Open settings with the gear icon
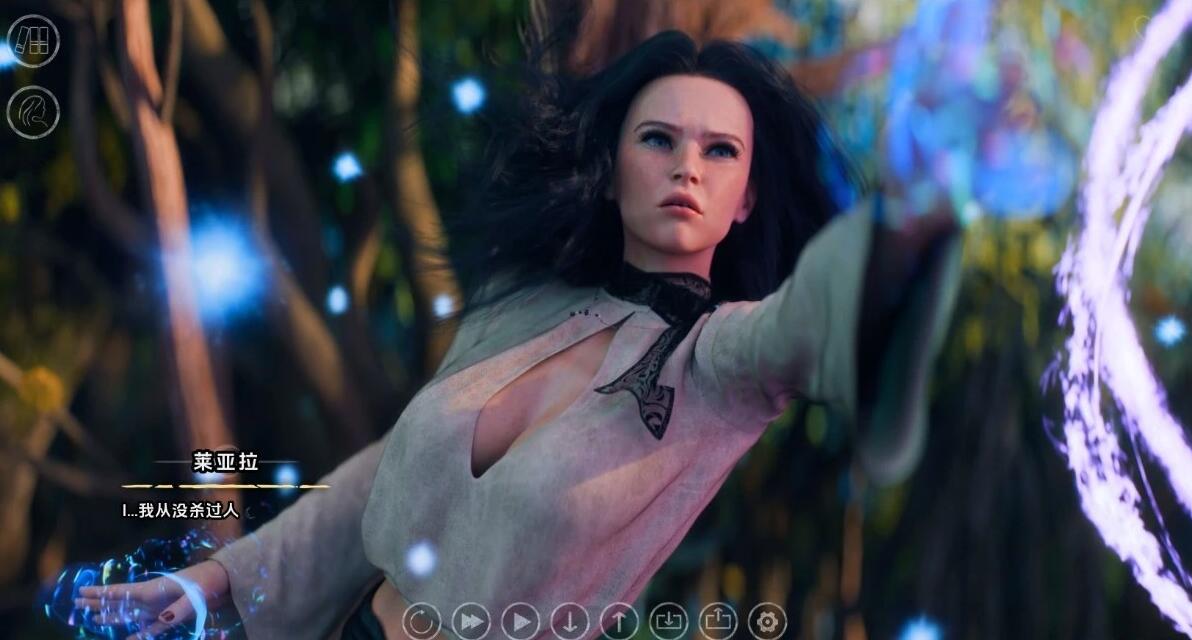 click(767, 621)
